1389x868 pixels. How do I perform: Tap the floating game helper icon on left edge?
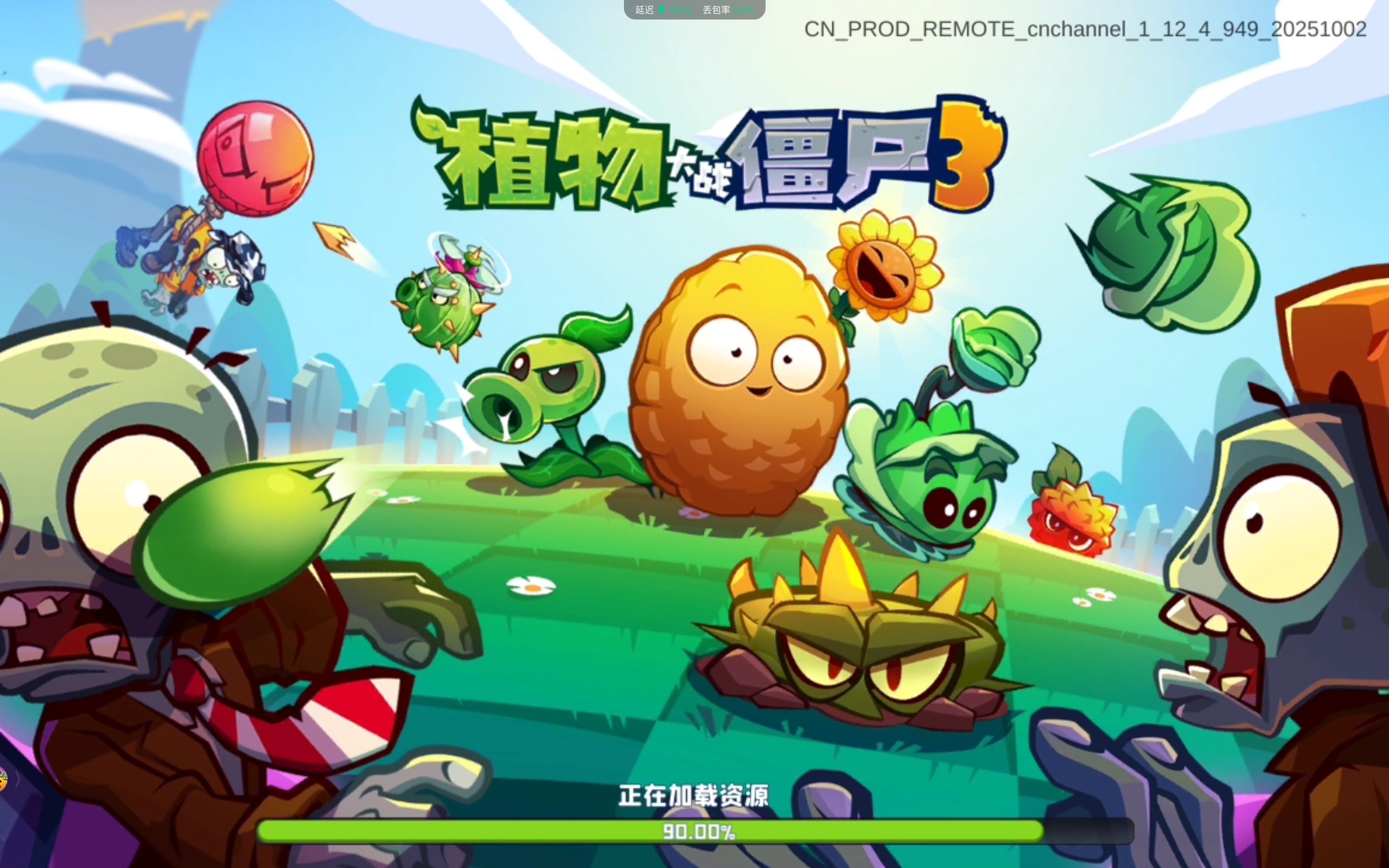tap(3, 780)
